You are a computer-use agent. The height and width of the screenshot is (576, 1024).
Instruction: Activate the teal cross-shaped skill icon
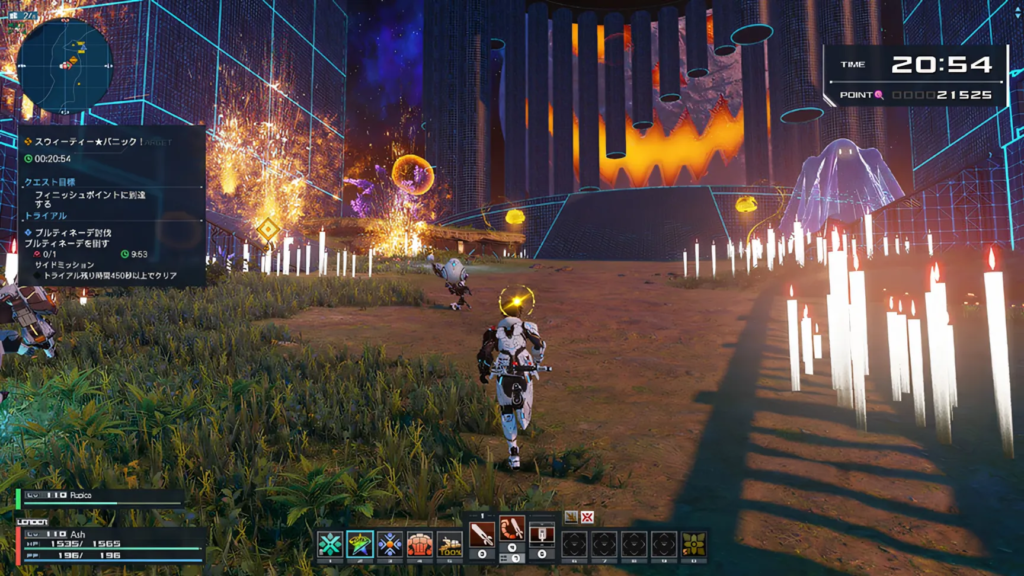330,544
